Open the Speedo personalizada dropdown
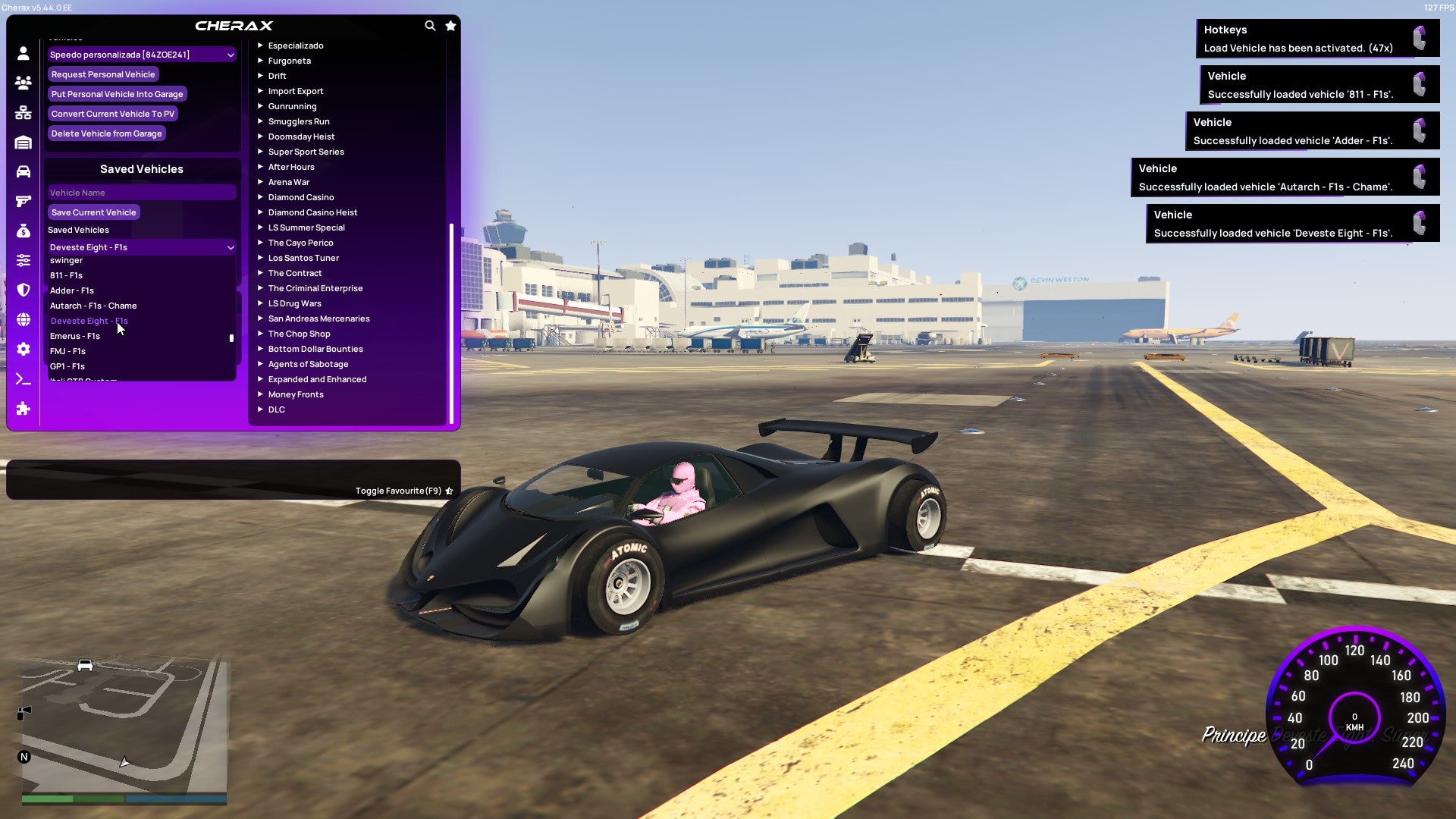 pyautogui.click(x=141, y=55)
